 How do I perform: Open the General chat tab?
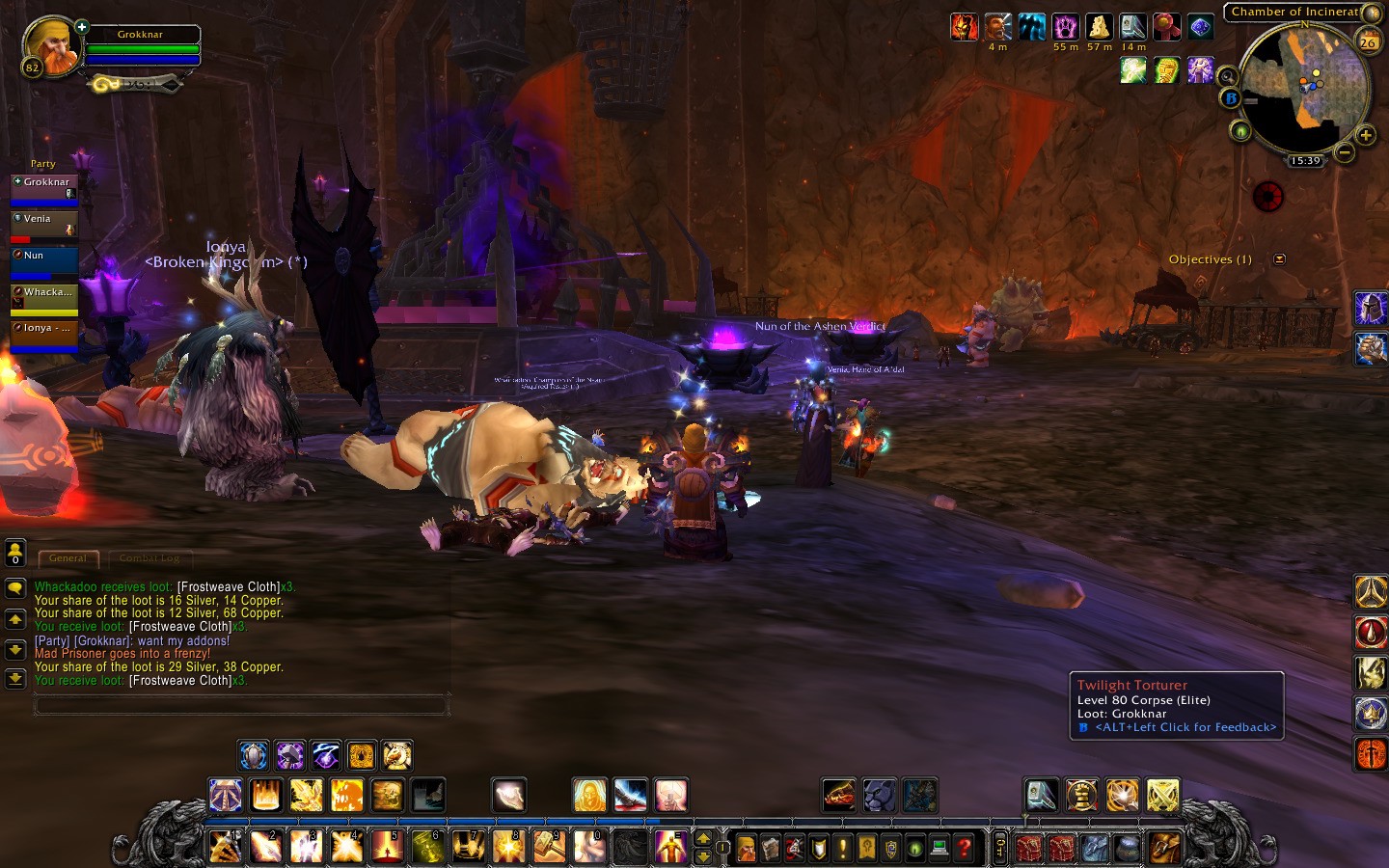pos(68,558)
